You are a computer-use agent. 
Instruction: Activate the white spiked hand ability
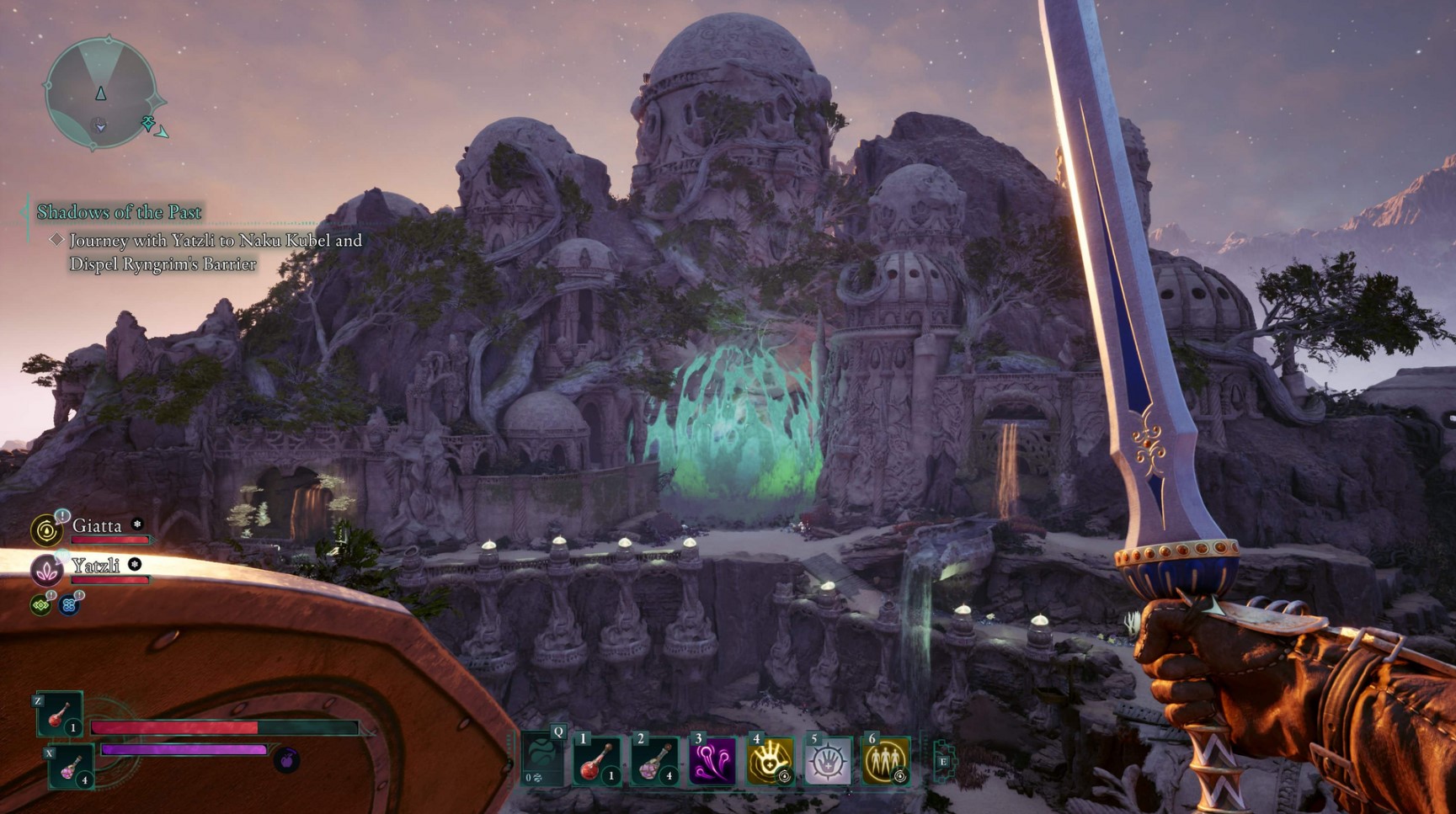[x=827, y=760]
